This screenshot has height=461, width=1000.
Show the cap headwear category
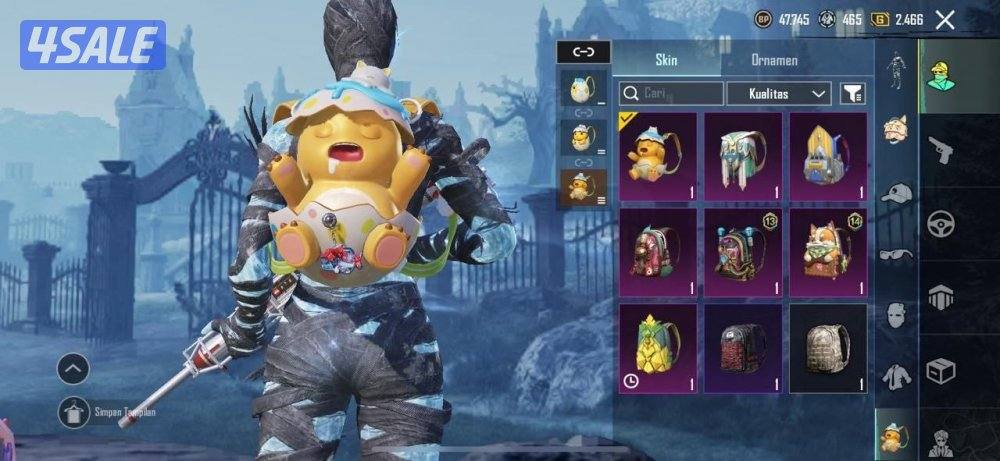click(x=897, y=193)
